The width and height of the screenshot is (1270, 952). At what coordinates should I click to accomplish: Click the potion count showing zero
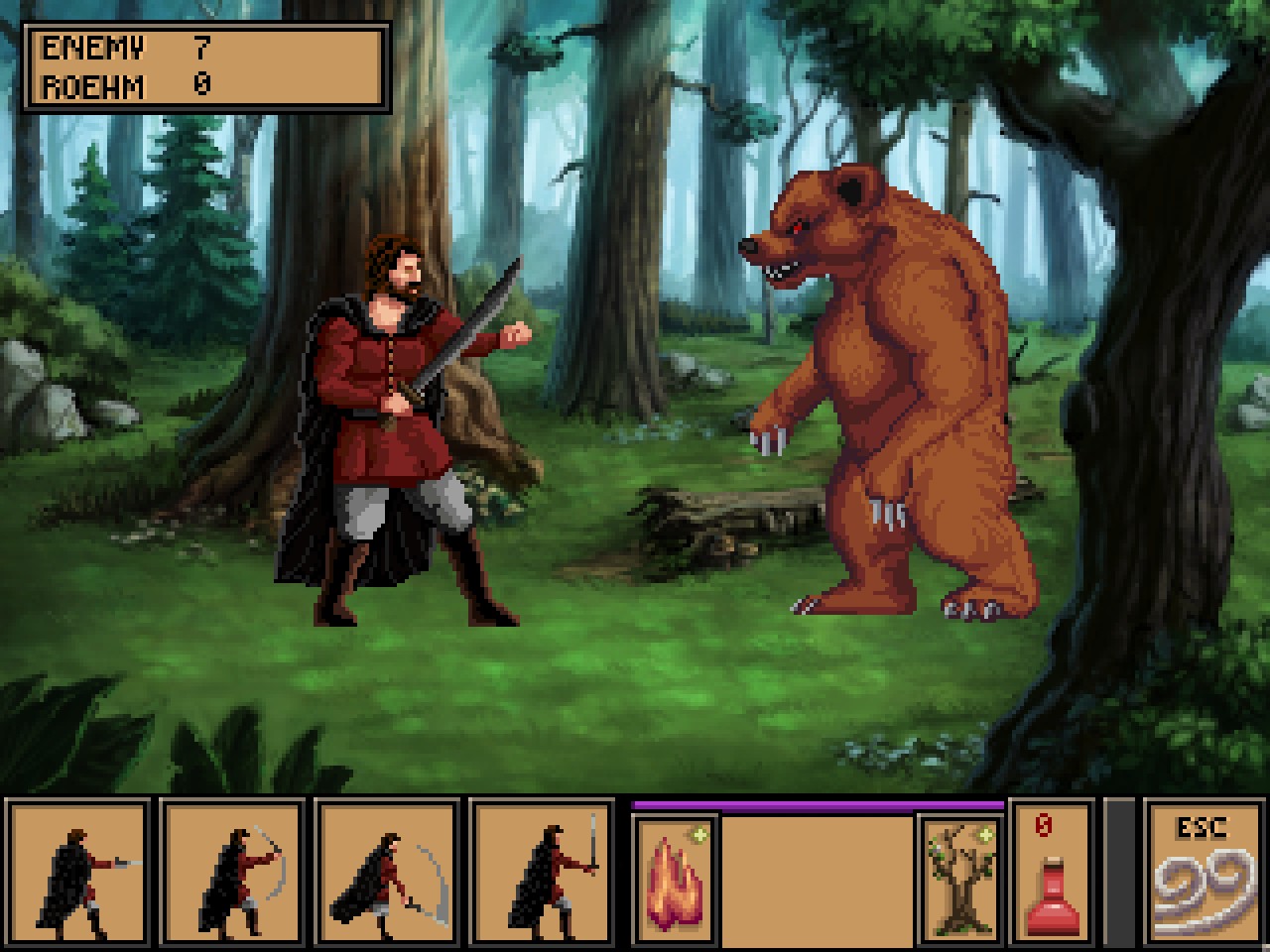[x=1043, y=823]
